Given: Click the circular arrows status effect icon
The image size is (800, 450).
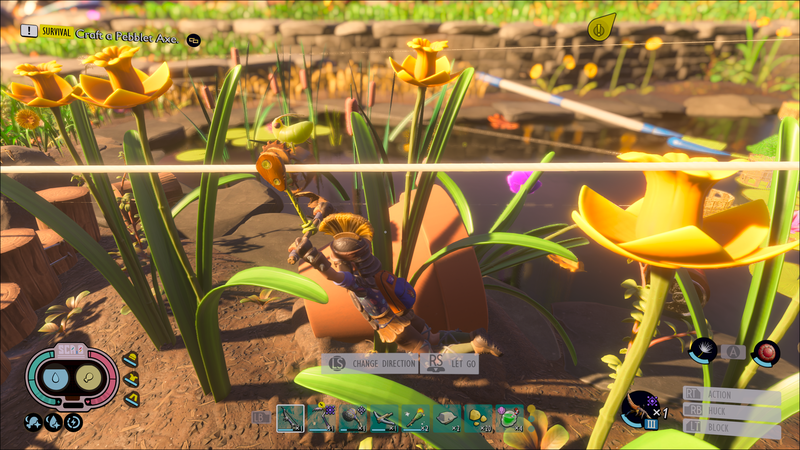Looking at the screenshot, I should coord(73,422).
